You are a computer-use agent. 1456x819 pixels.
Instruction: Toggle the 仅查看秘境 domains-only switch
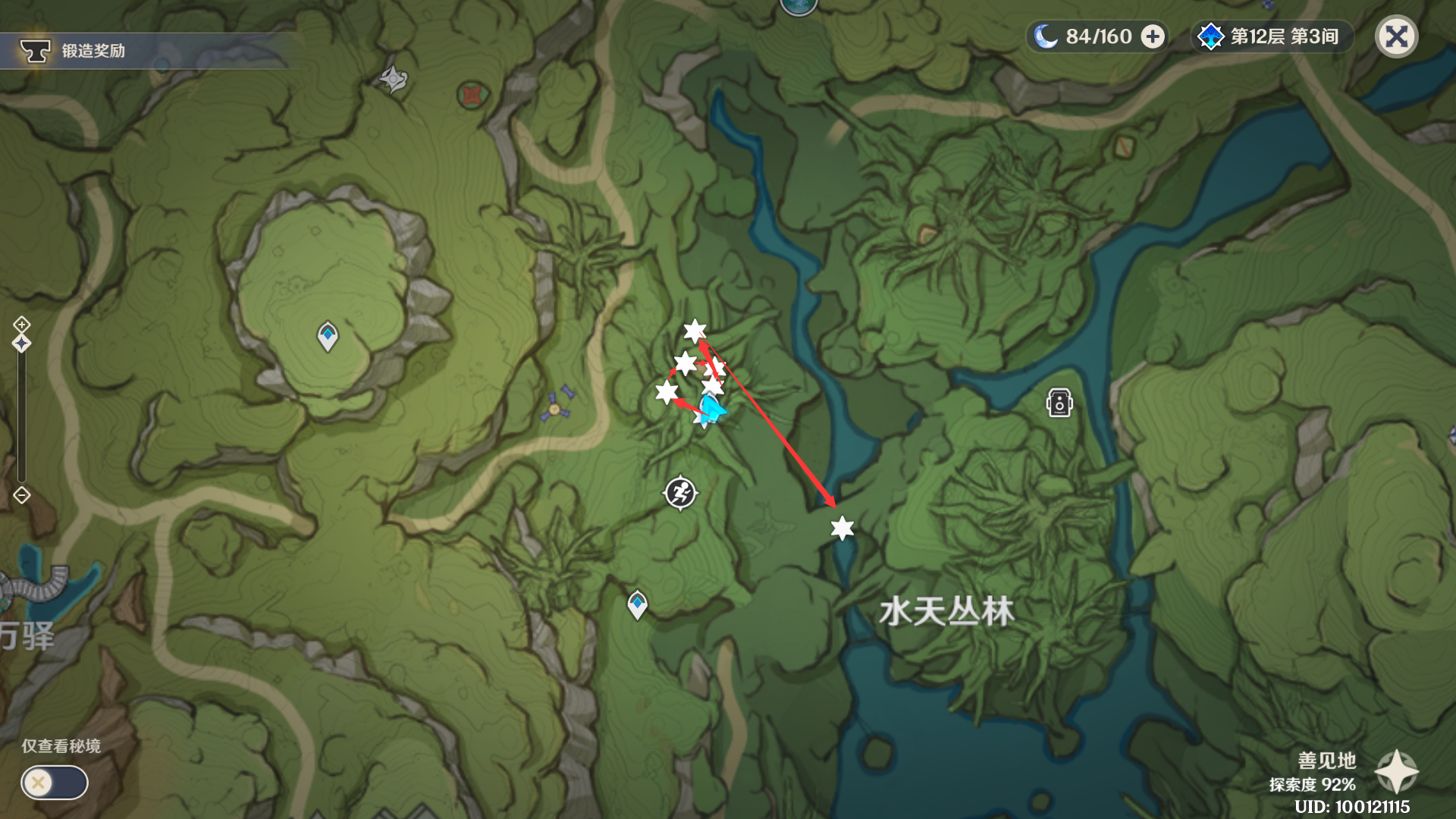(x=55, y=783)
